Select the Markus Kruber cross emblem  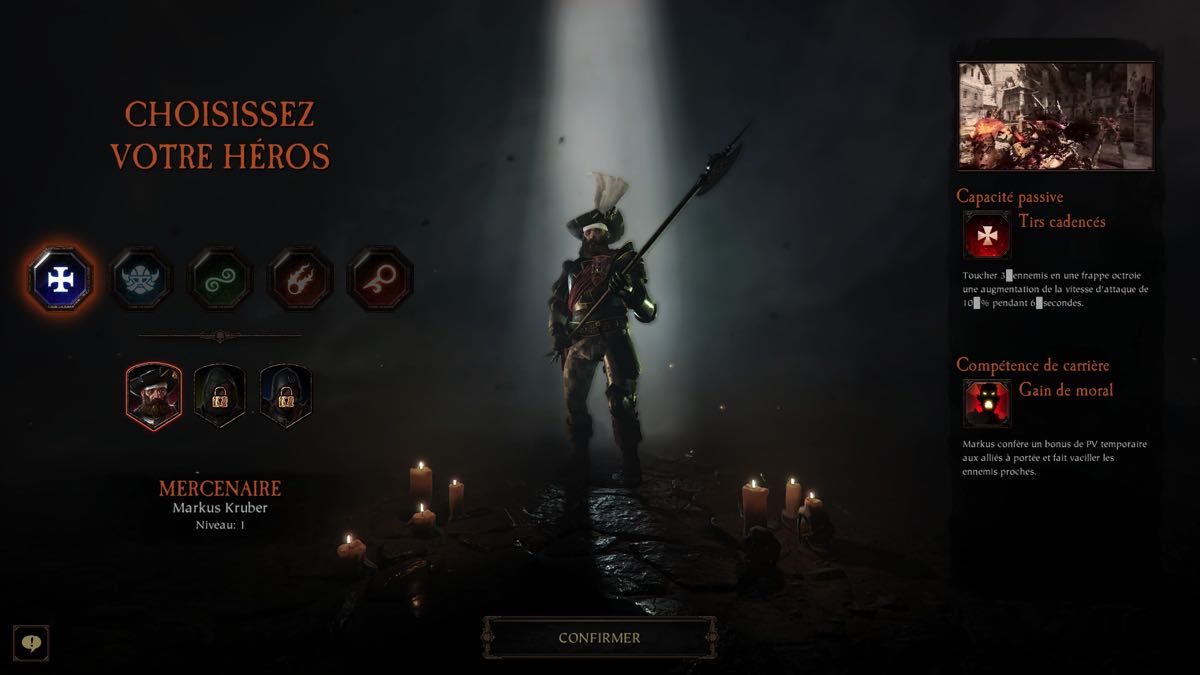(x=61, y=278)
